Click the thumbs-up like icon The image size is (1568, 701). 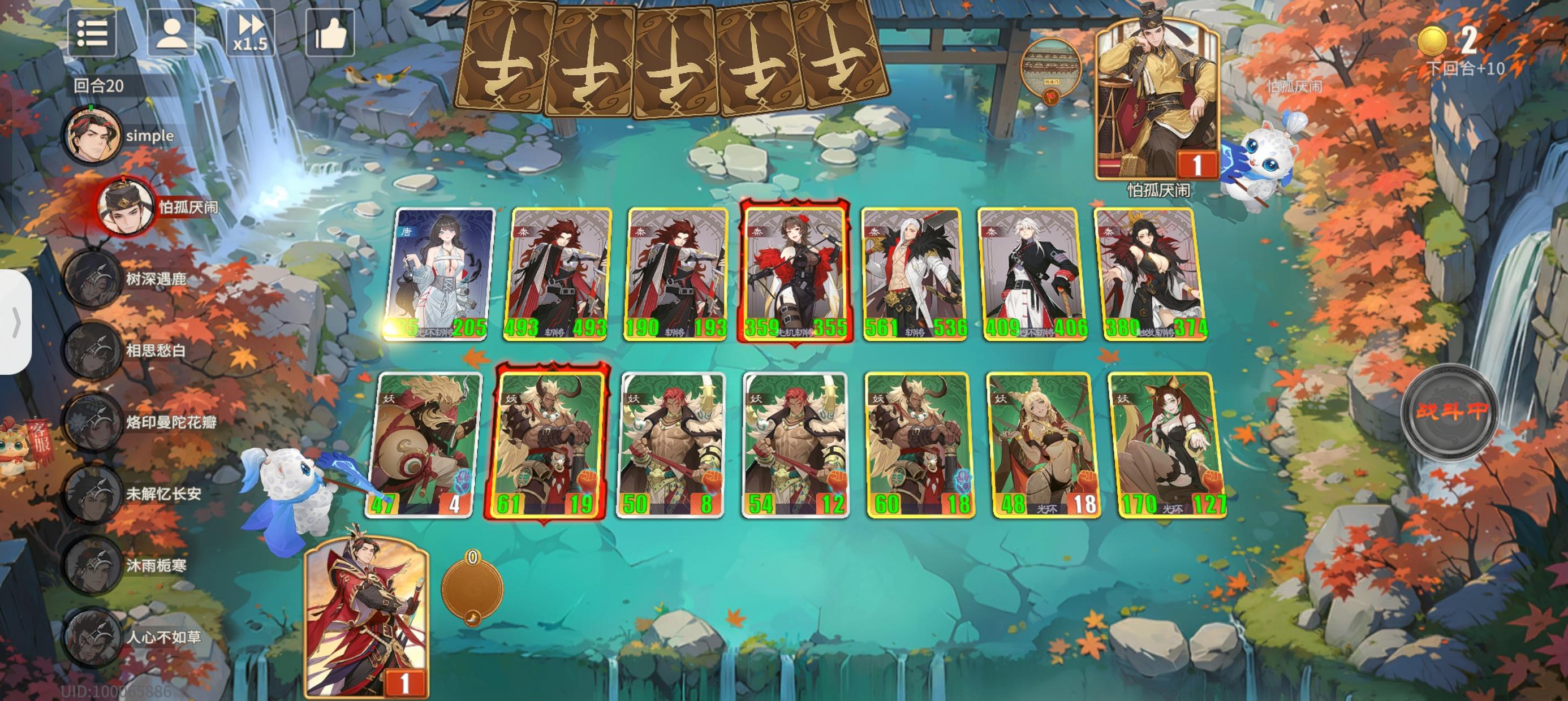pos(329,34)
